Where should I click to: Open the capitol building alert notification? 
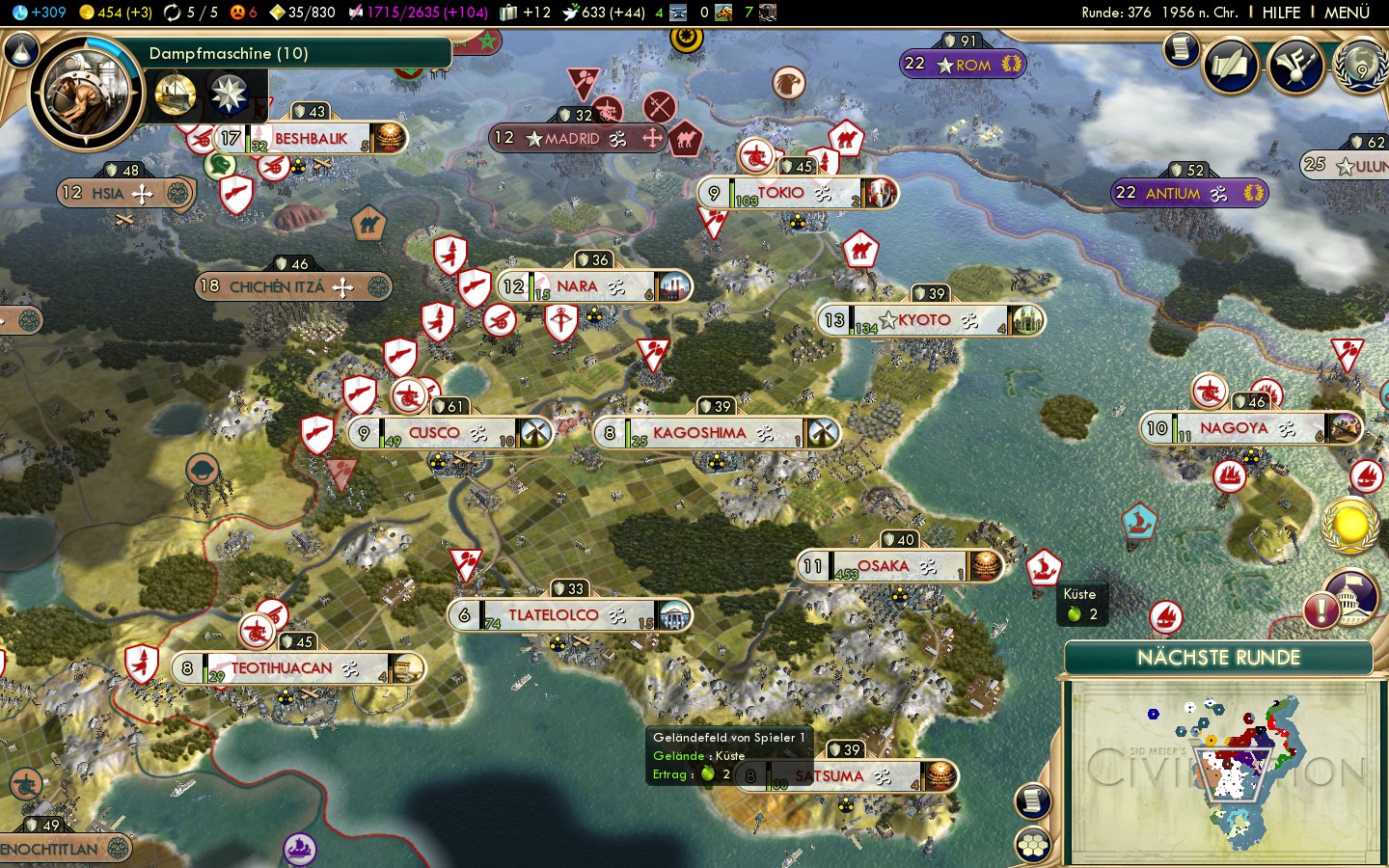pyautogui.click(x=1351, y=595)
